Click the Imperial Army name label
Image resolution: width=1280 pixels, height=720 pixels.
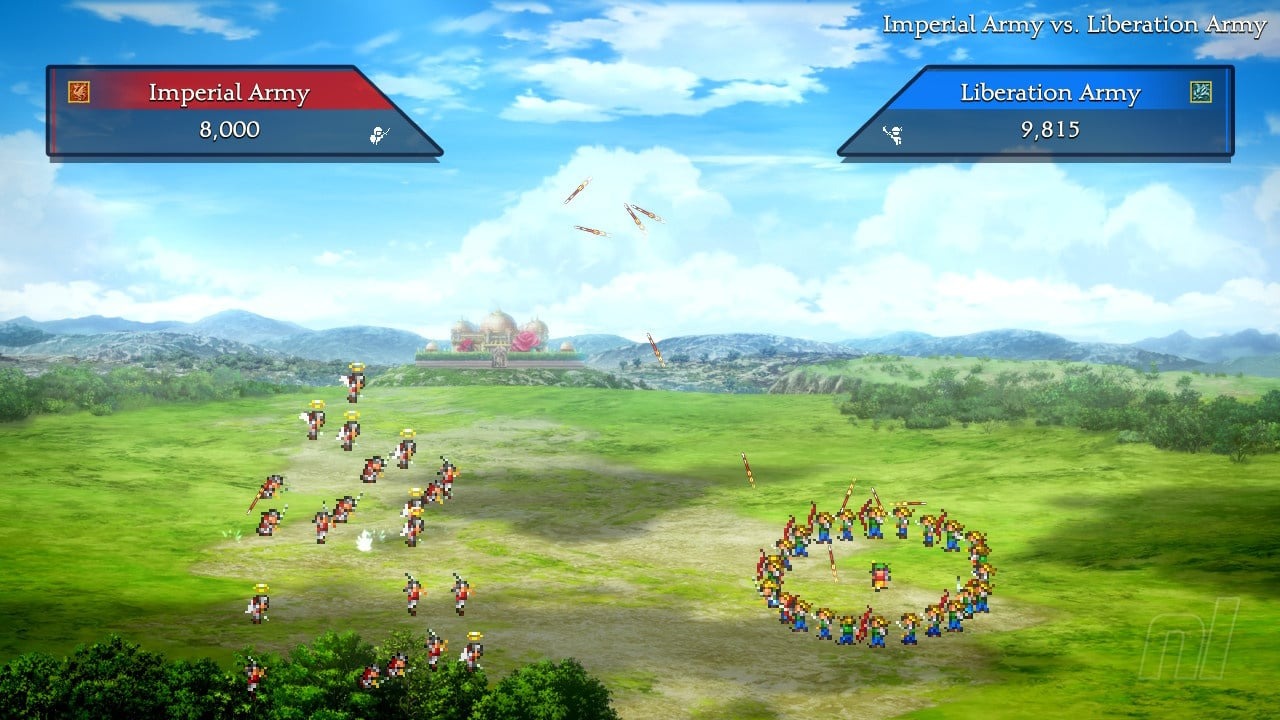[x=231, y=92]
